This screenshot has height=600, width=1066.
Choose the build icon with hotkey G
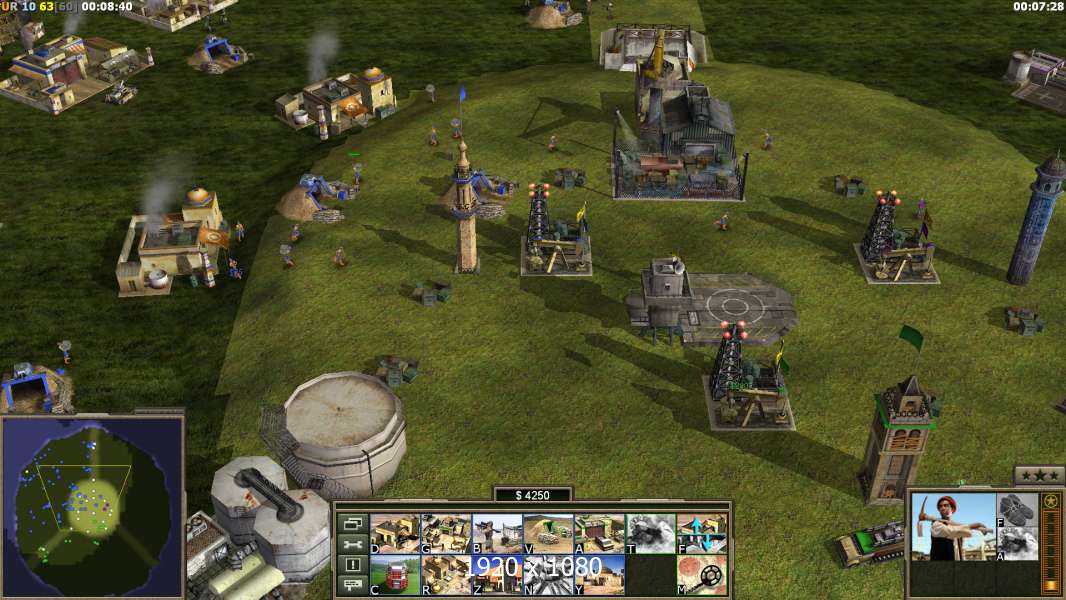coord(446,534)
